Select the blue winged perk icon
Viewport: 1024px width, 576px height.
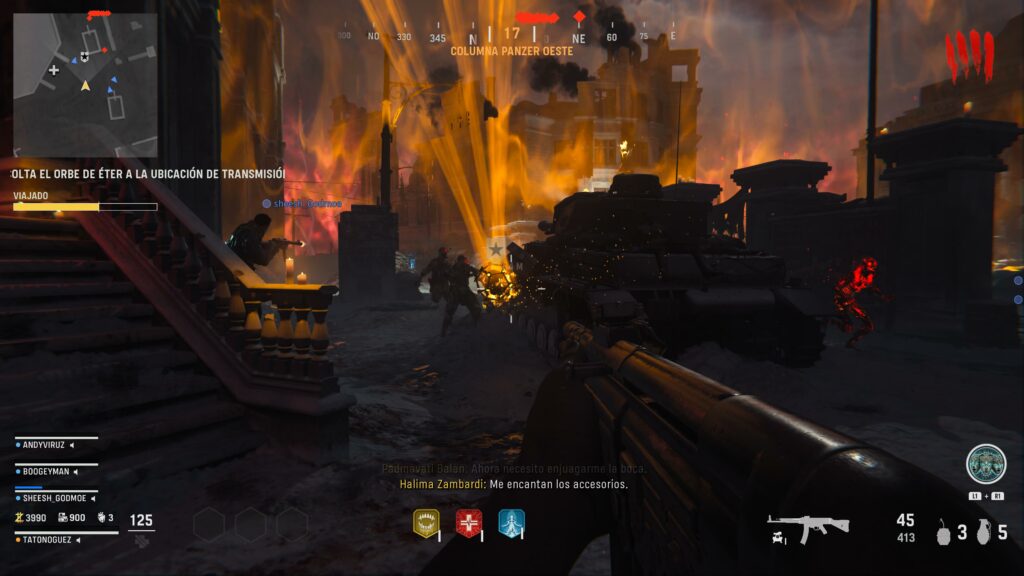pyautogui.click(x=511, y=523)
